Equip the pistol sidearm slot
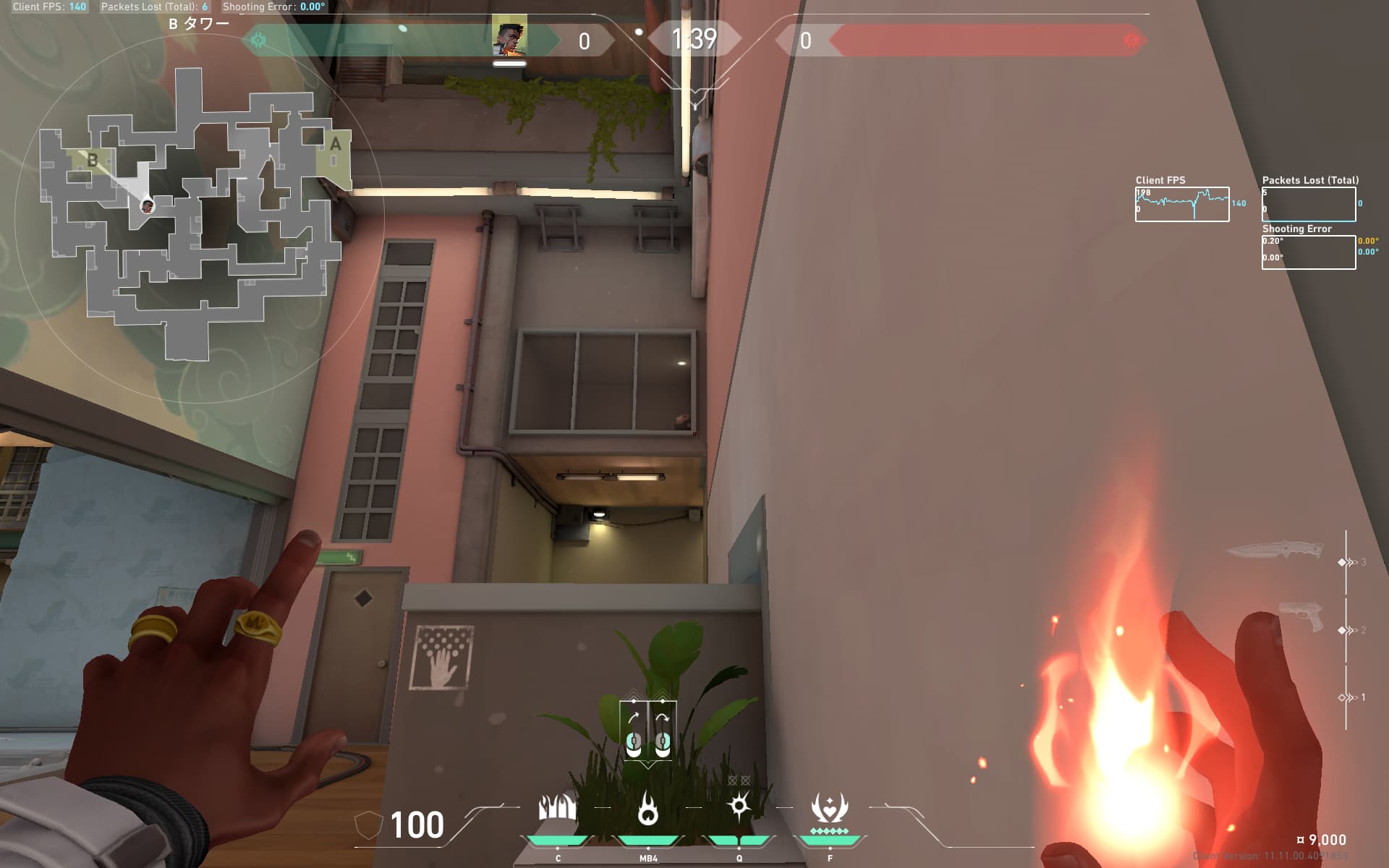 (1301, 616)
